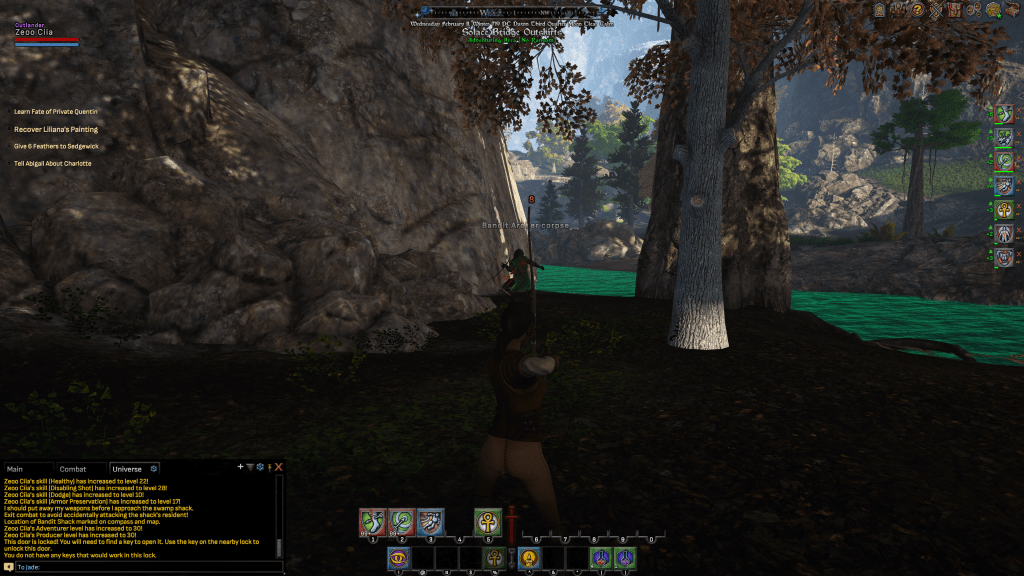Track the Recover Liliana's Painting quest
Screen dimensions: 1024x576
pyautogui.click(x=56, y=129)
